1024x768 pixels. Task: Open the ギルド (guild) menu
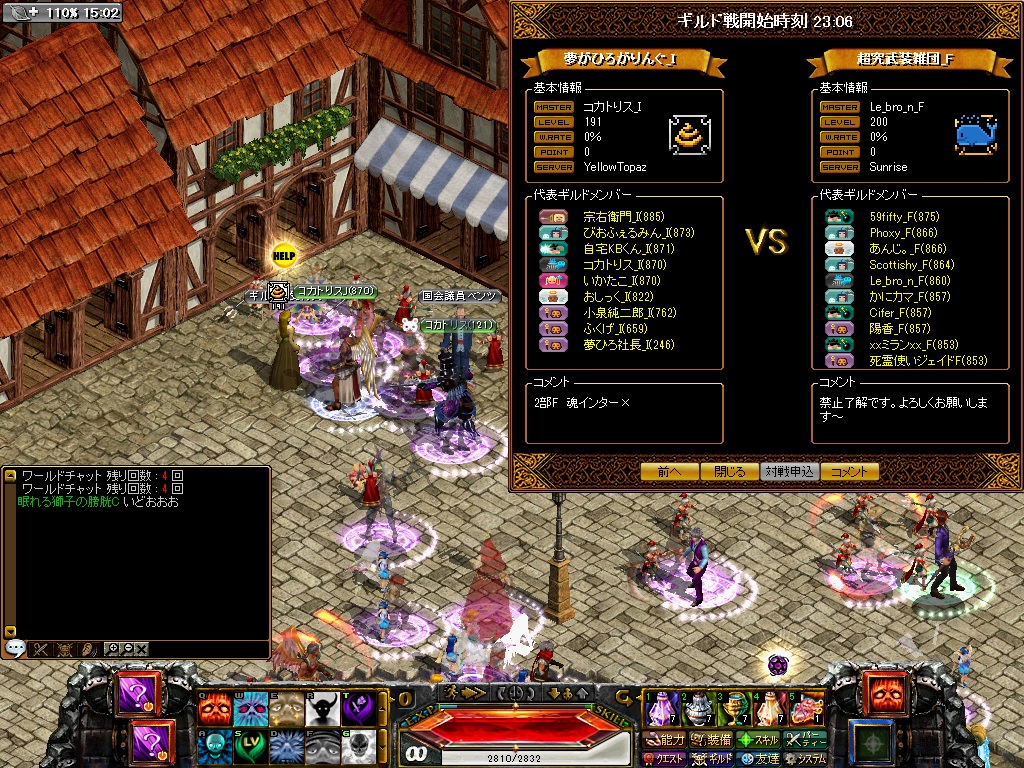point(713,759)
